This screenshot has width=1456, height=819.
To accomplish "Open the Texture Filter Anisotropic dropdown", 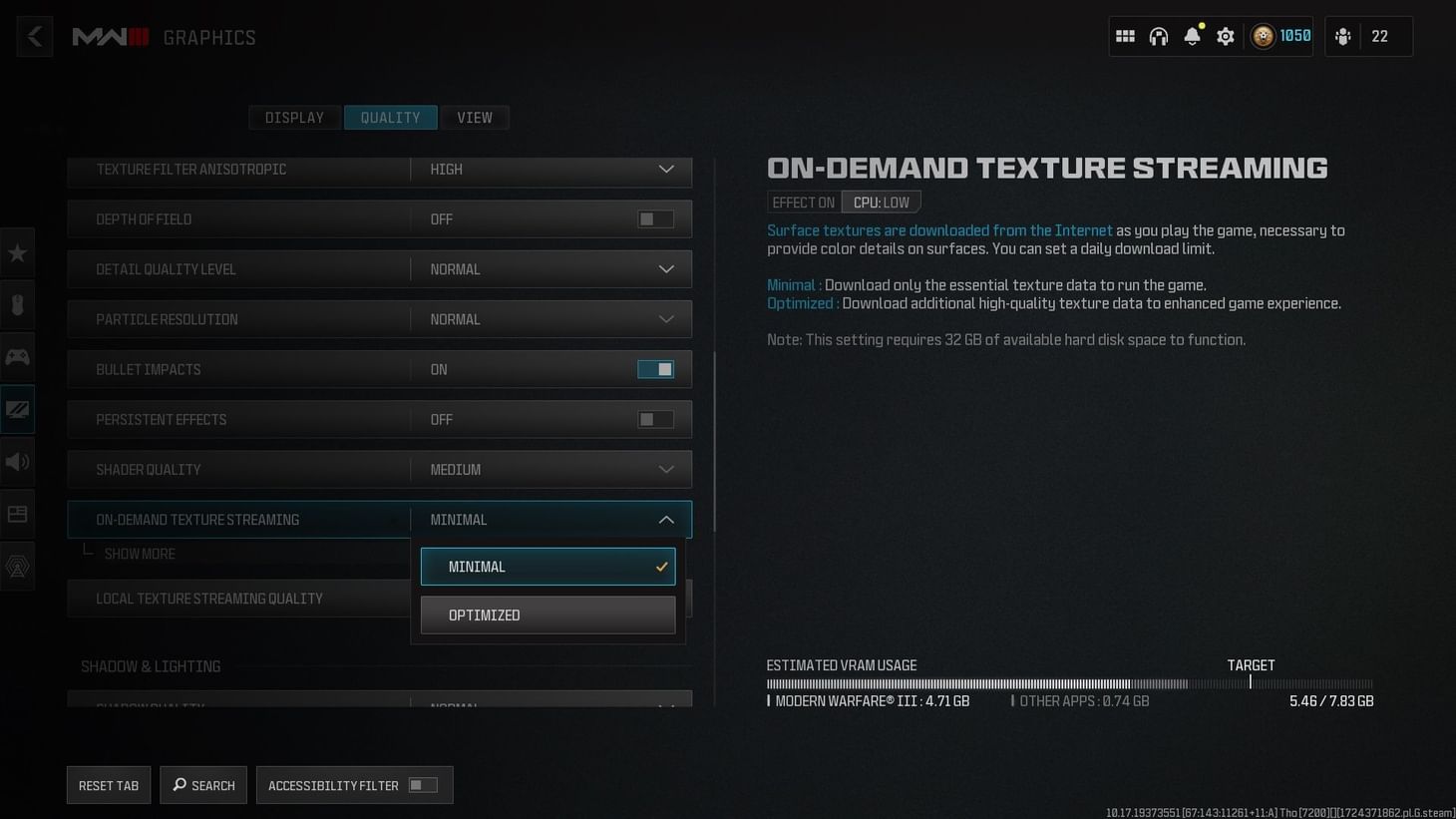I will pyautogui.click(x=549, y=169).
